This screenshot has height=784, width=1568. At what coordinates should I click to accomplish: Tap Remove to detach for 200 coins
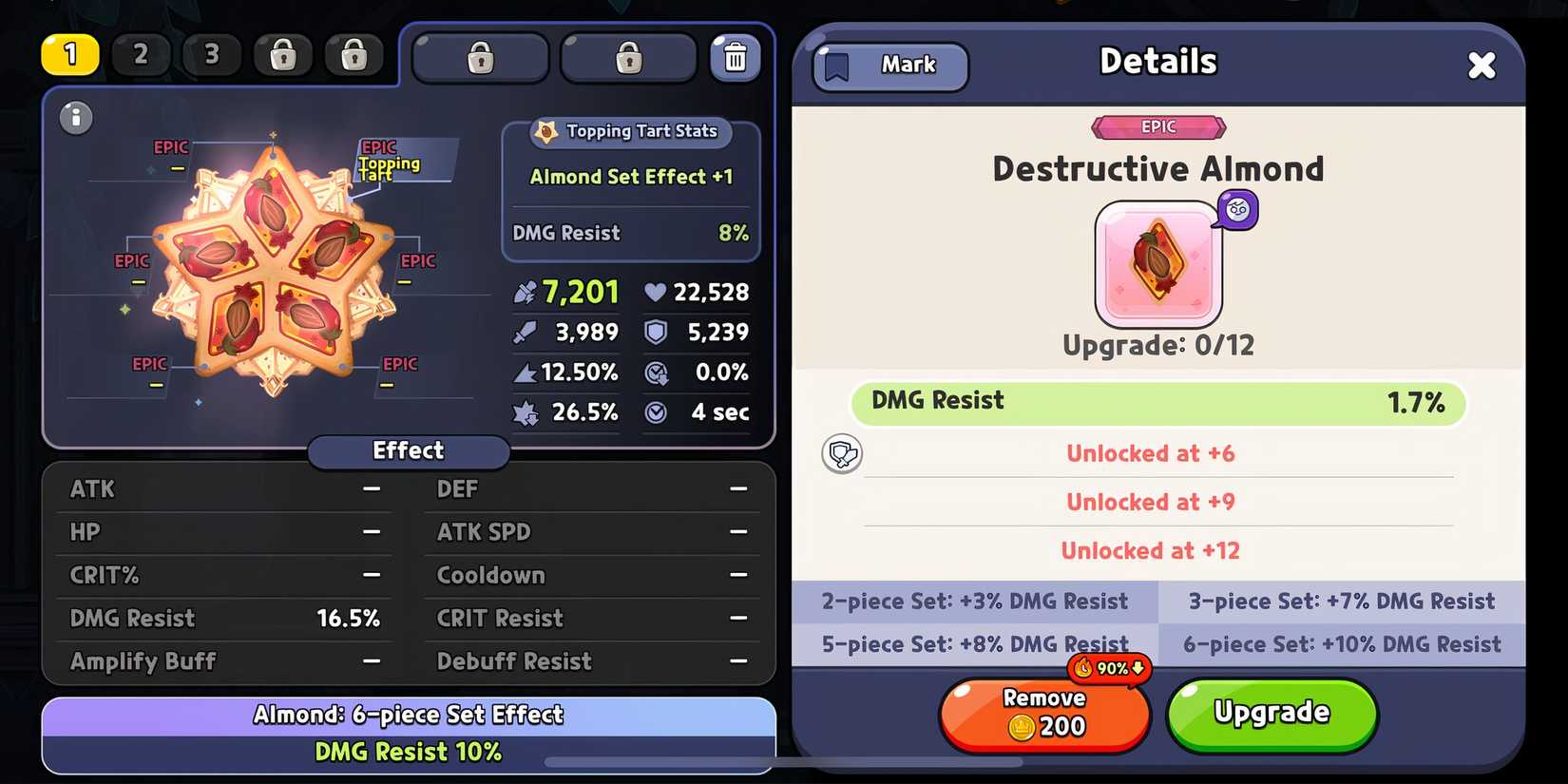[1043, 714]
